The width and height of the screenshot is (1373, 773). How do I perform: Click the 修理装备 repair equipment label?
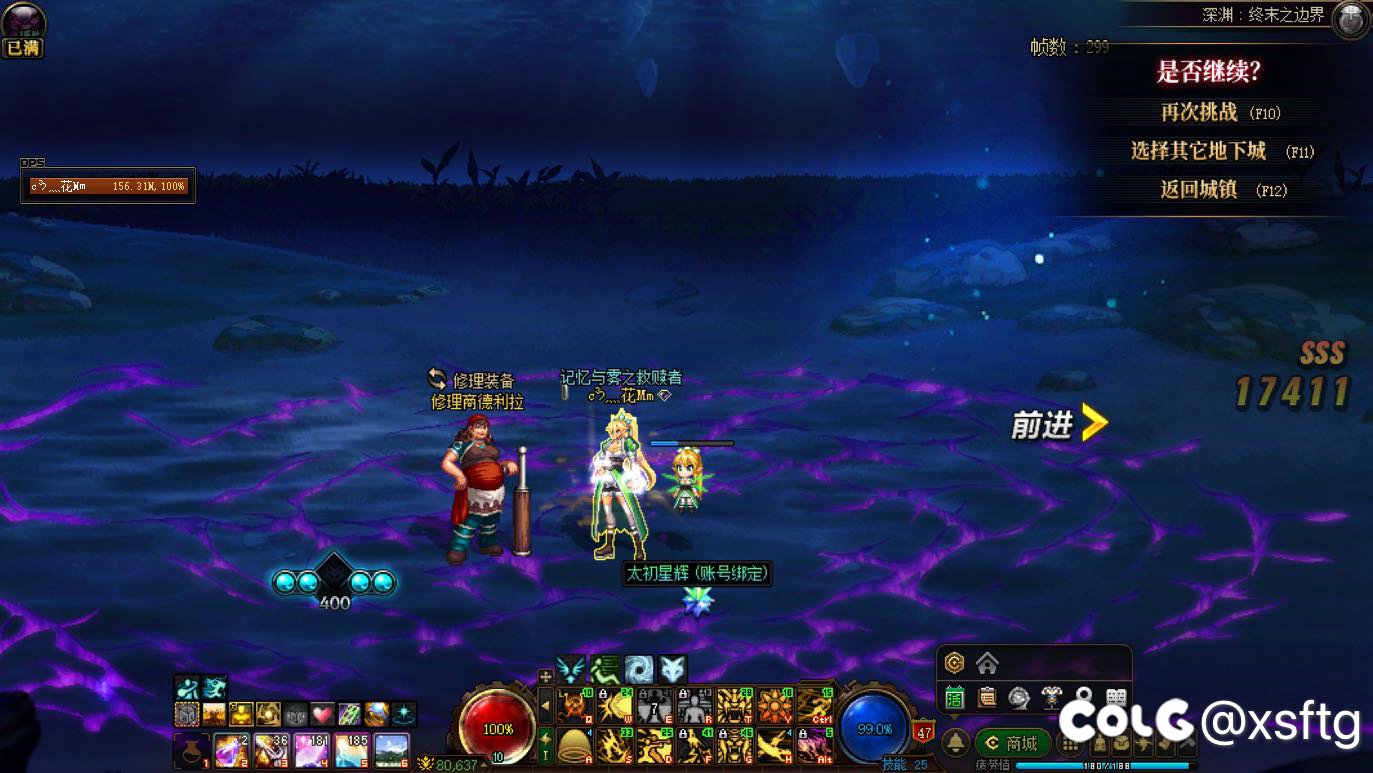[483, 381]
